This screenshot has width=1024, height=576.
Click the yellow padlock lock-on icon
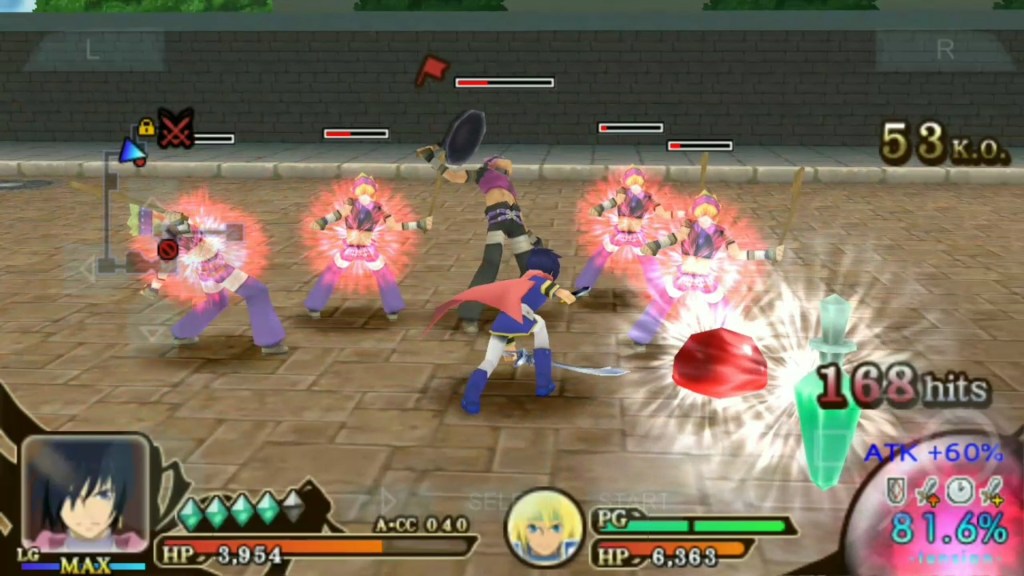coord(146,127)
